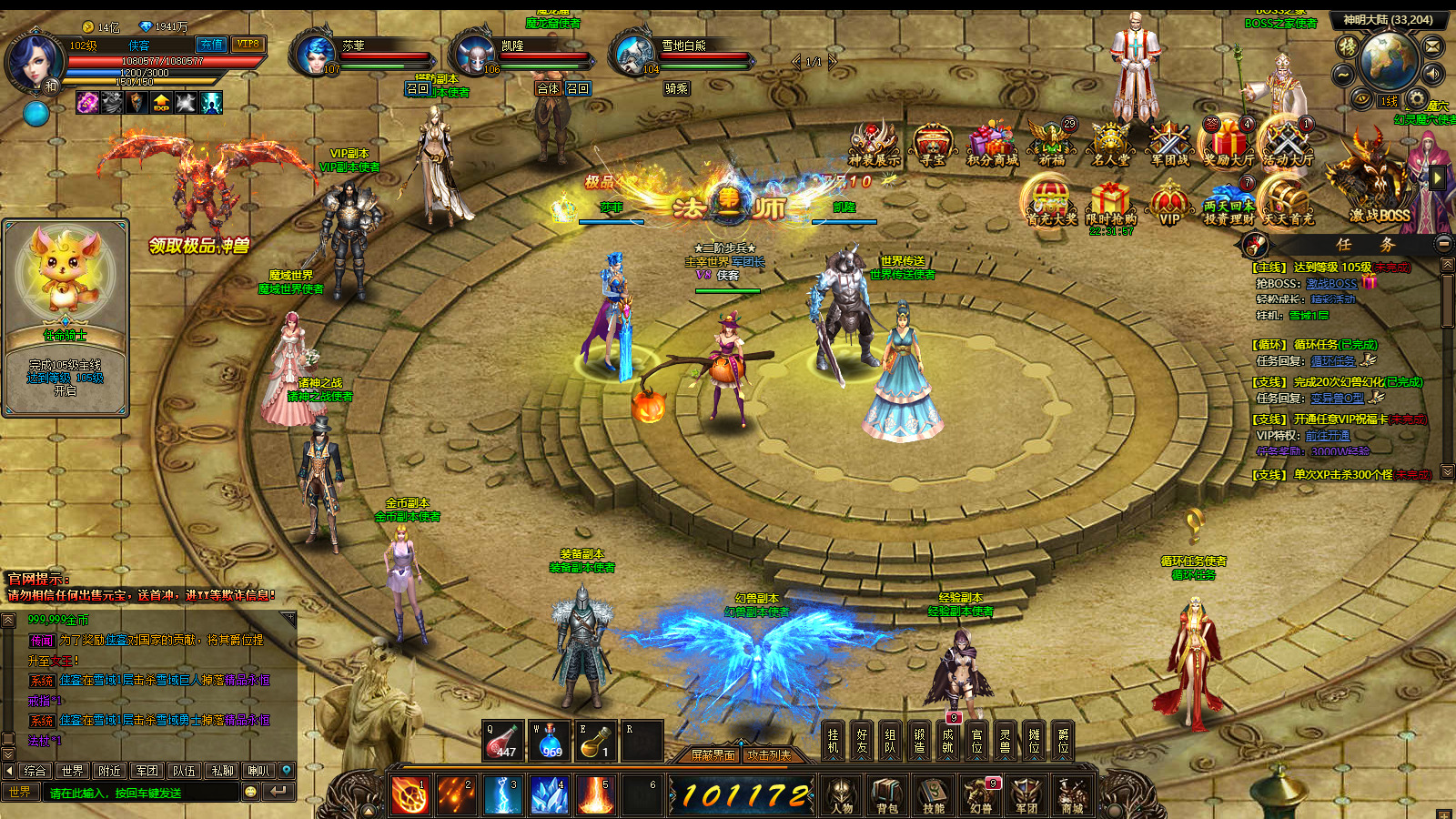Open the 商城 shop button
1456x819 pixels.
1072,794
